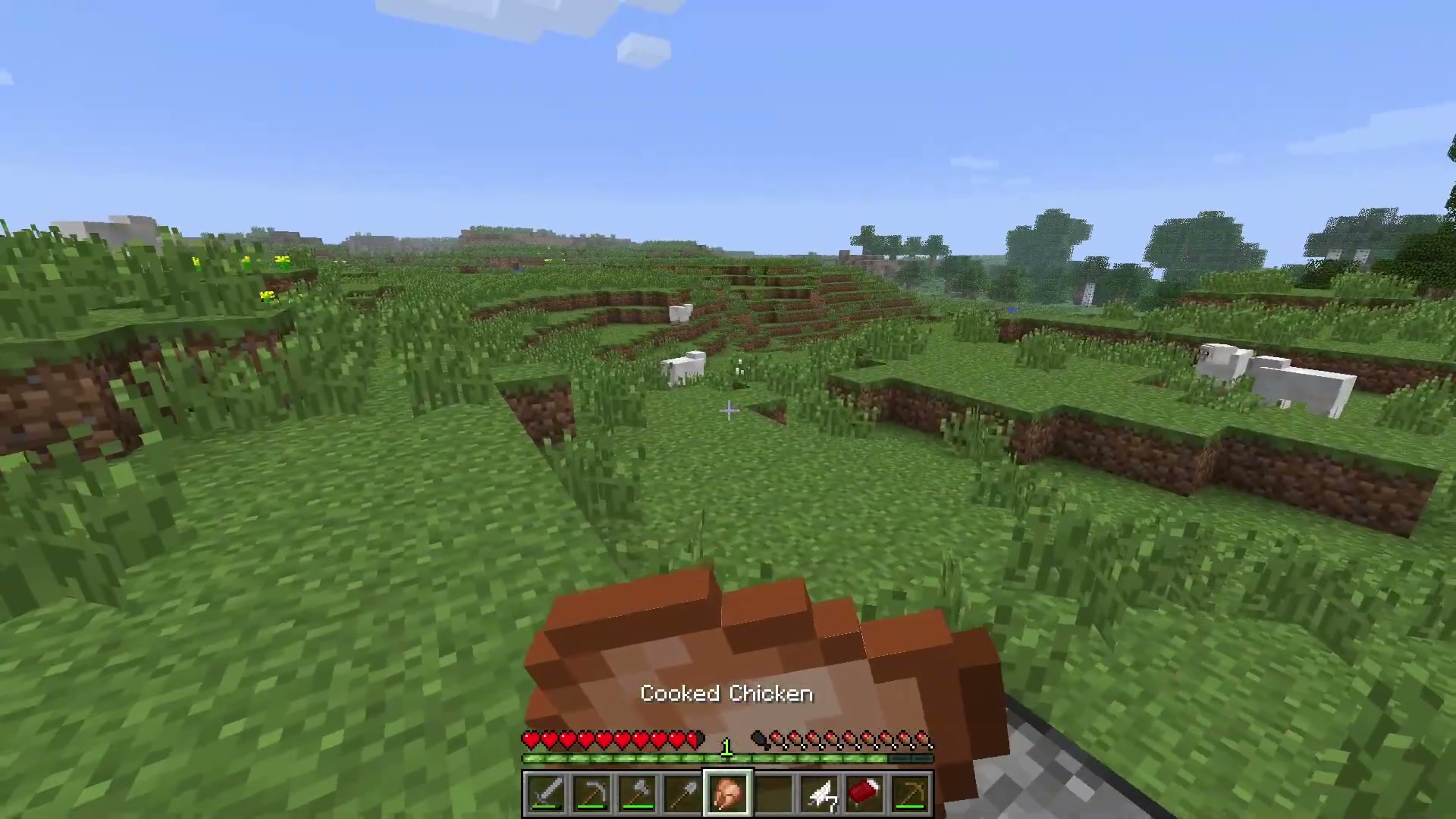Click the crosshair at screen center

pyautogui.click(x=728, y=409)
